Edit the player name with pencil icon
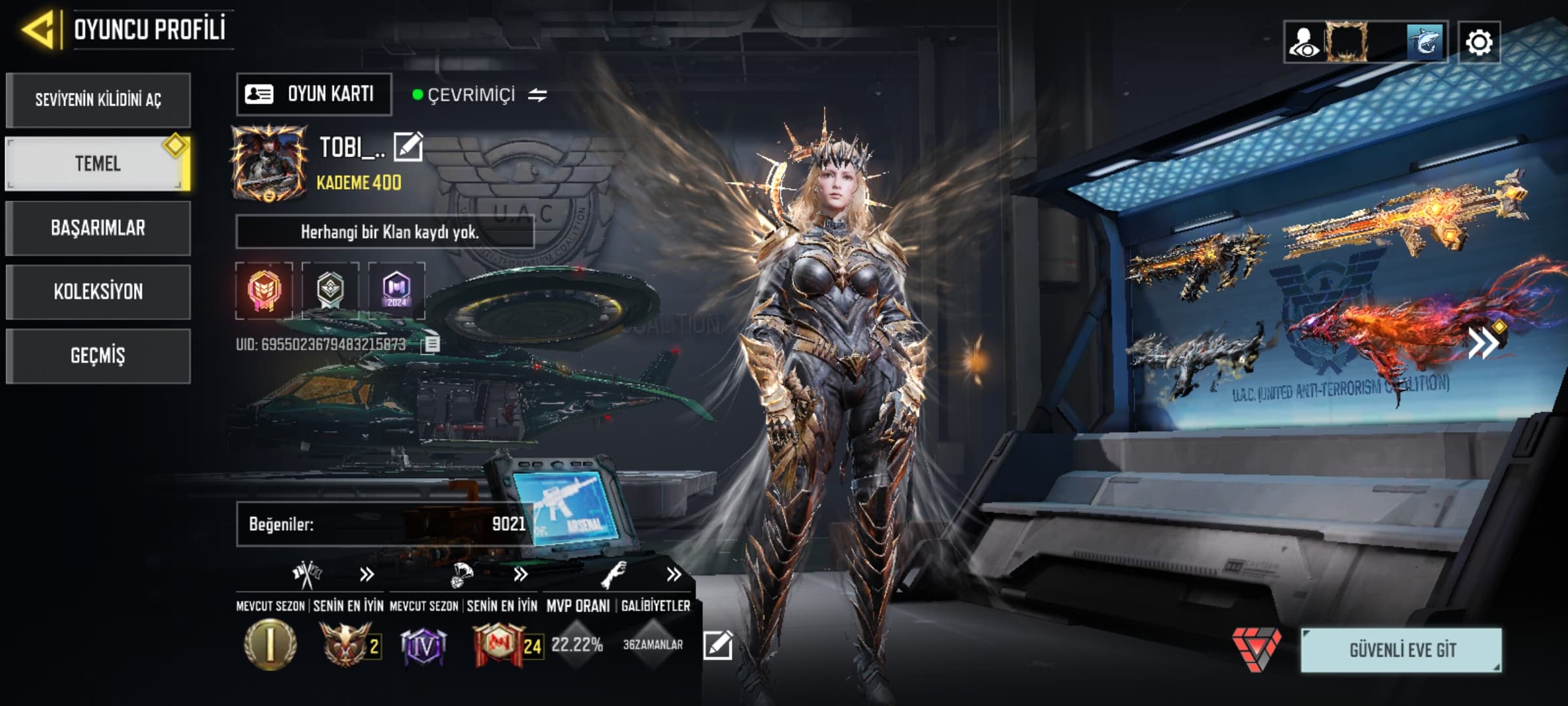Viewport: 1568px width, 706px height. [x=408, y=146]
